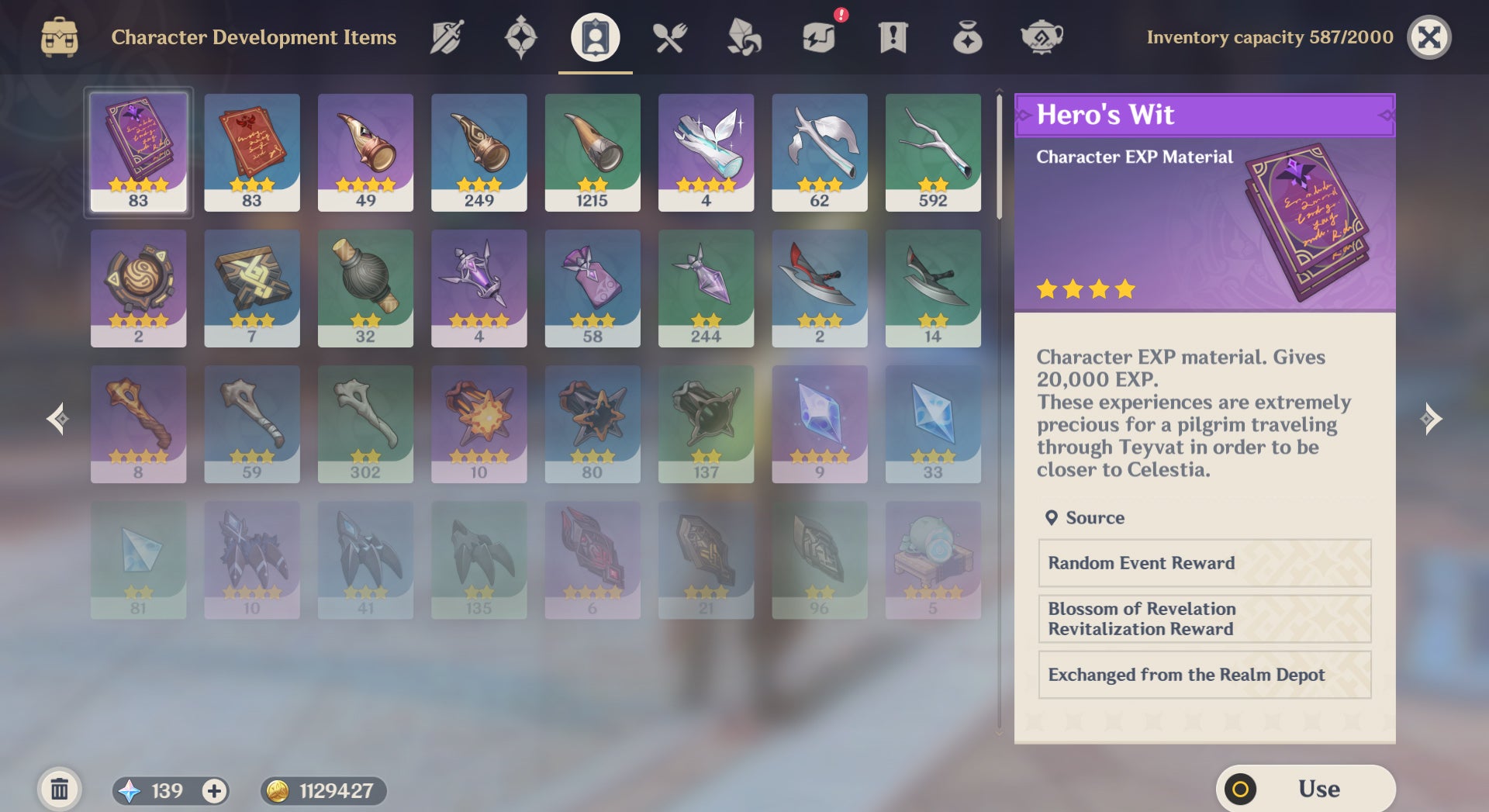Image resolution: width=1489 pixels, height=812 pixels.
Task: Go to previous category with left arrow
Action: point(57,419)
